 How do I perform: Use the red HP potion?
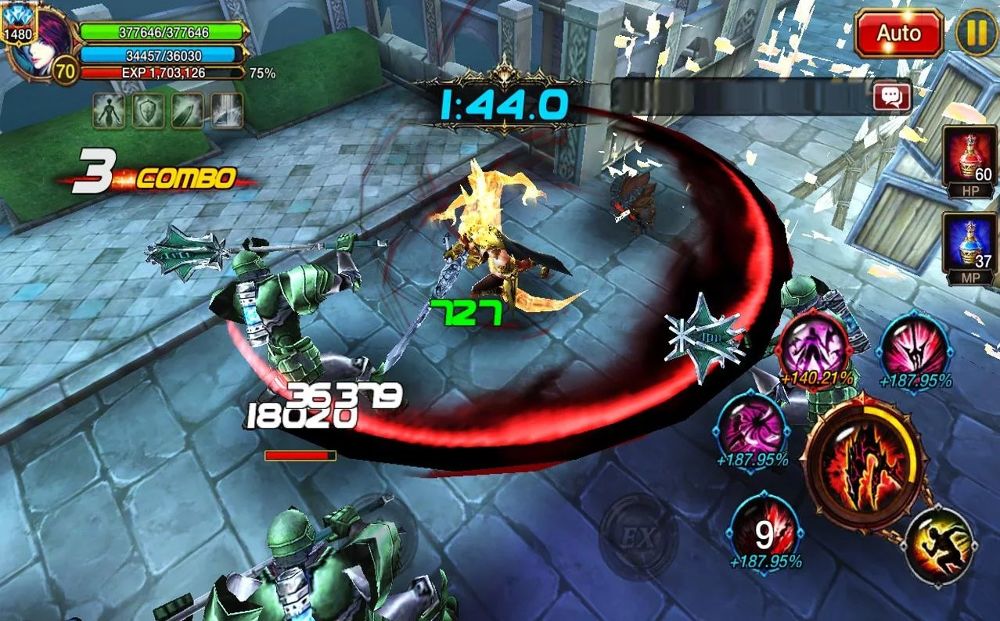969,156
